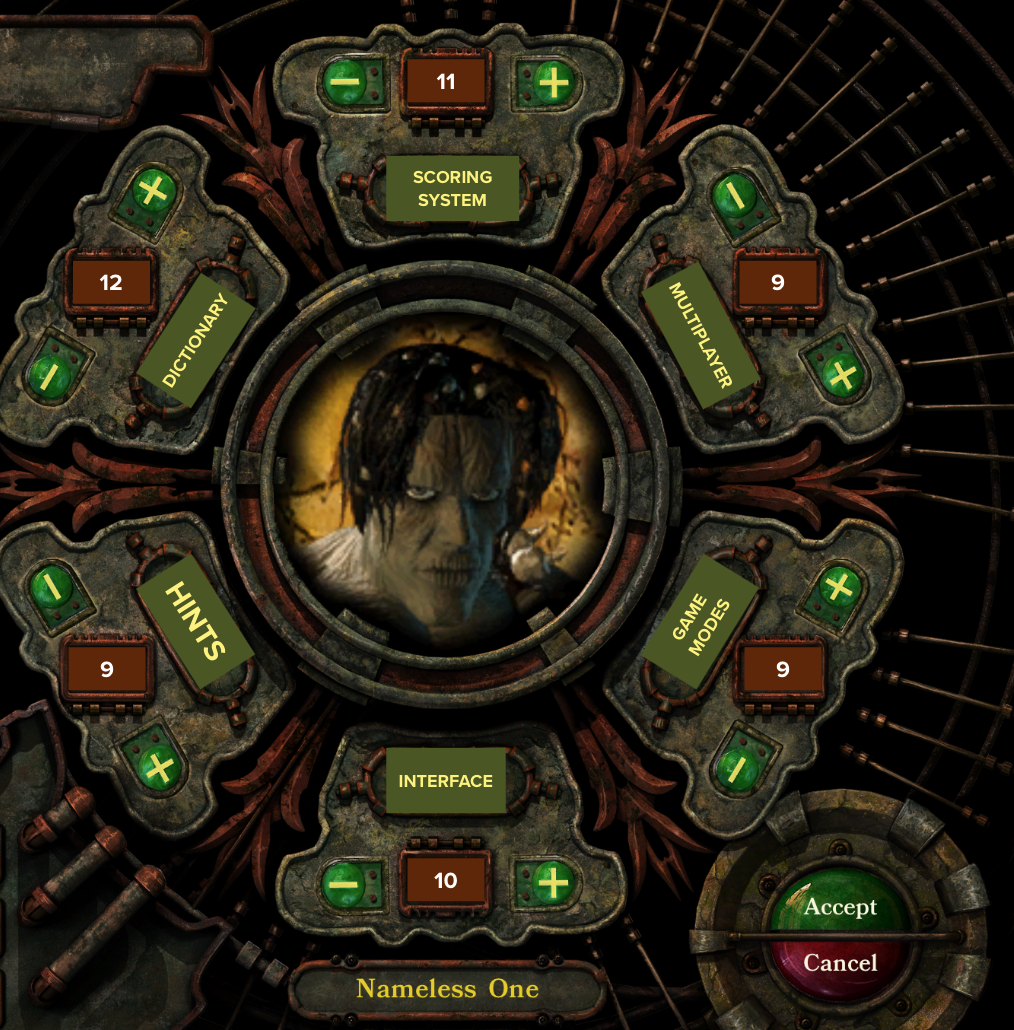This screenshot has width=1014, height=1030.
Task: Click the Nameless One name plate
Action: tap(447, 989)
